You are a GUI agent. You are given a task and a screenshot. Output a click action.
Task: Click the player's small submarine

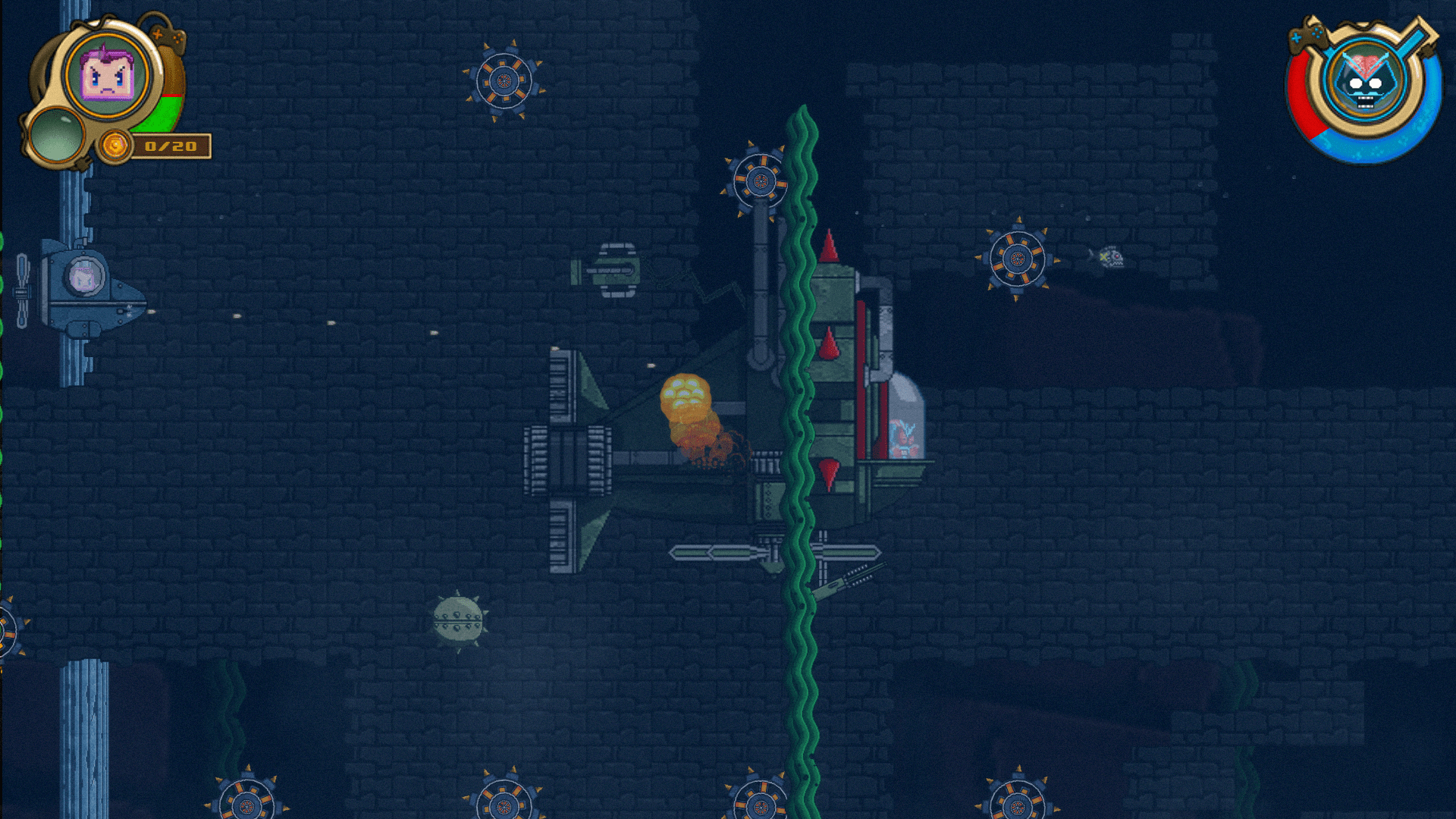pos(83,287)
